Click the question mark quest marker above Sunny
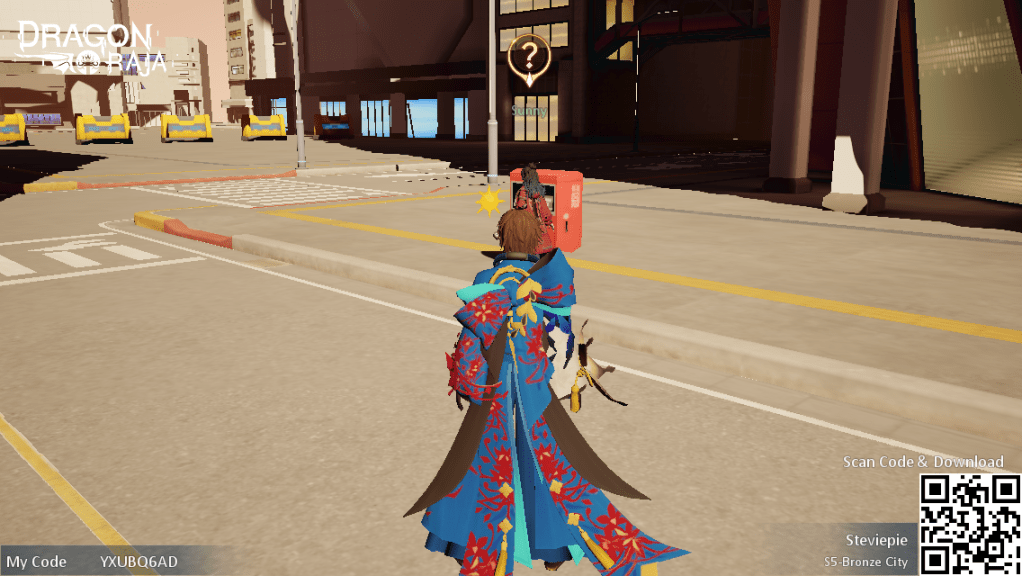This screenshot has width=1022, height=576. tap(528, 56)
